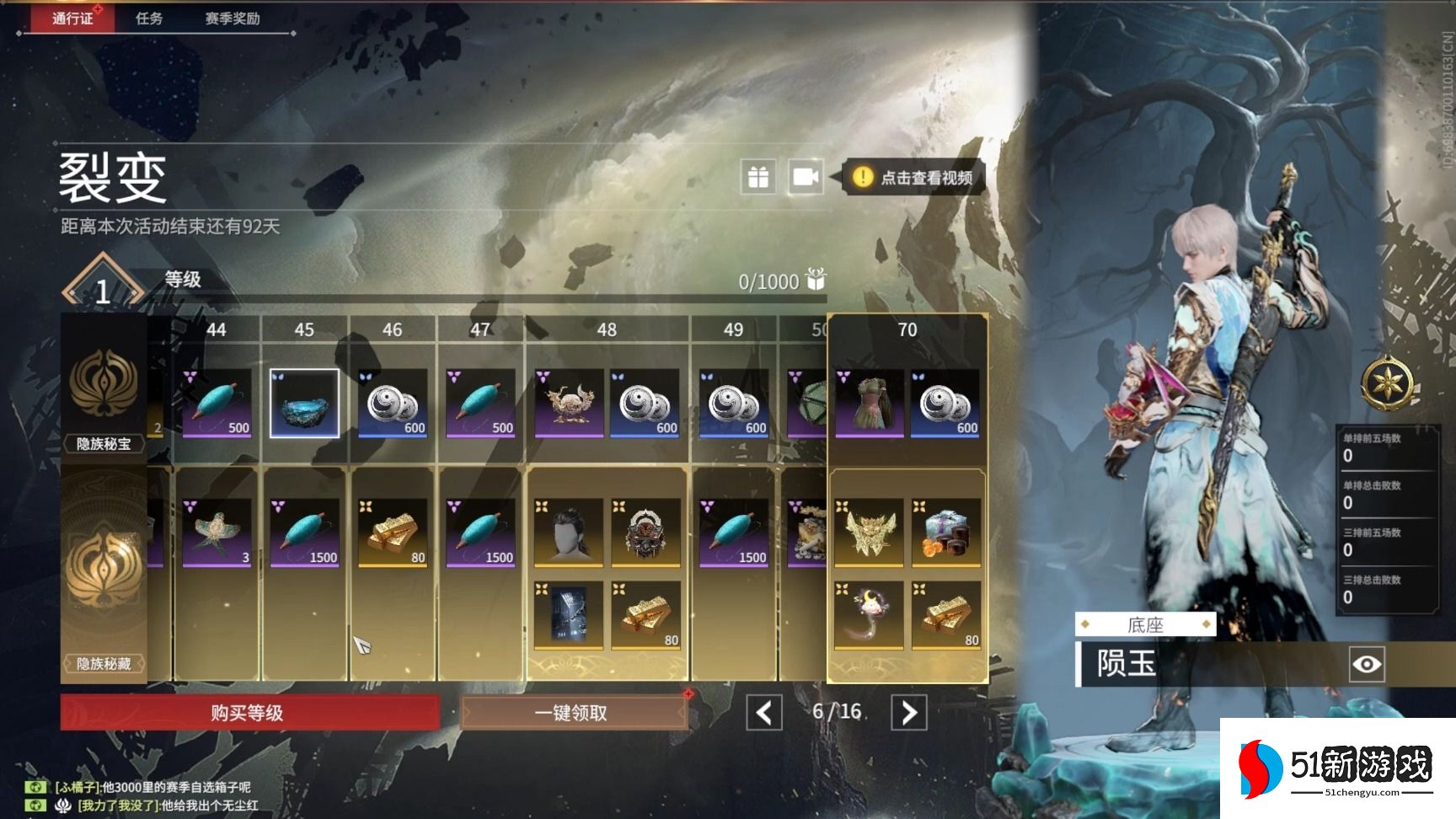
Task: Switch to the 通行证 tab
Action: (x=72, y=18)
